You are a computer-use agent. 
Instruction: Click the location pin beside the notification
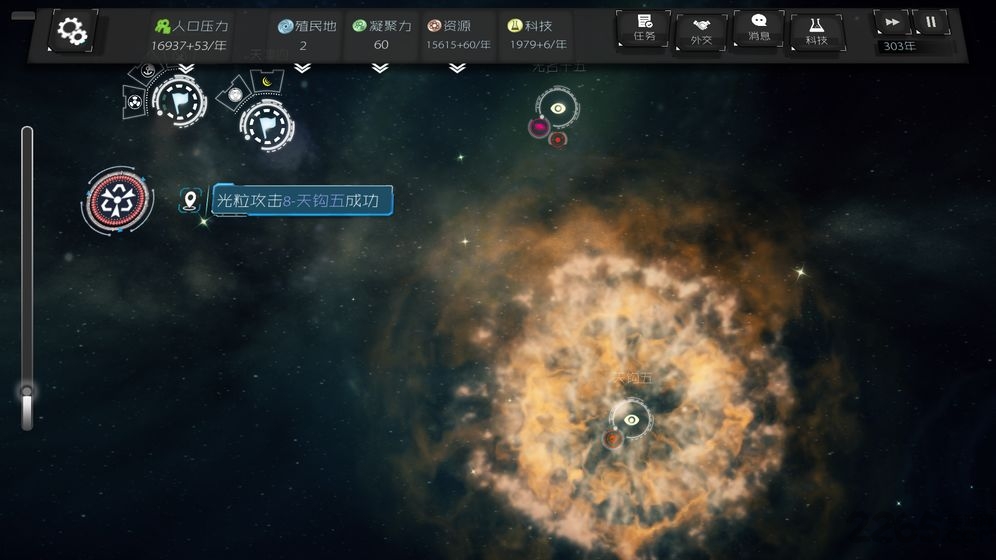190,200
